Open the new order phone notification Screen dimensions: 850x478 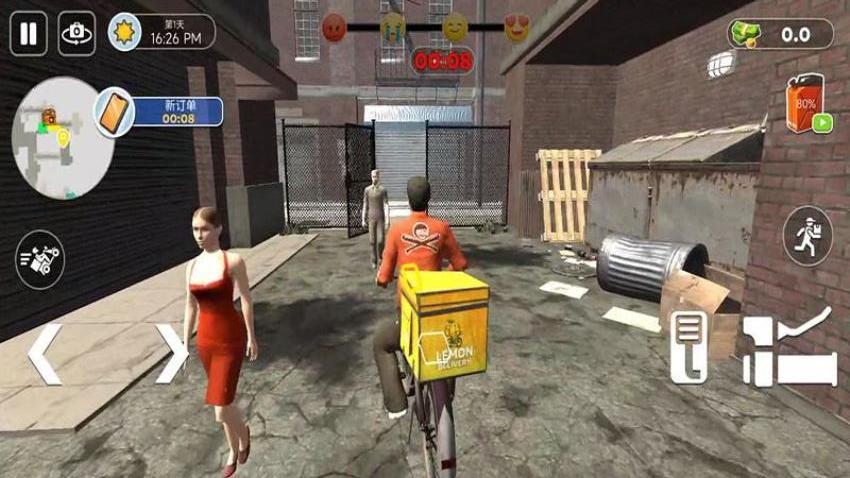pos(115,112)
